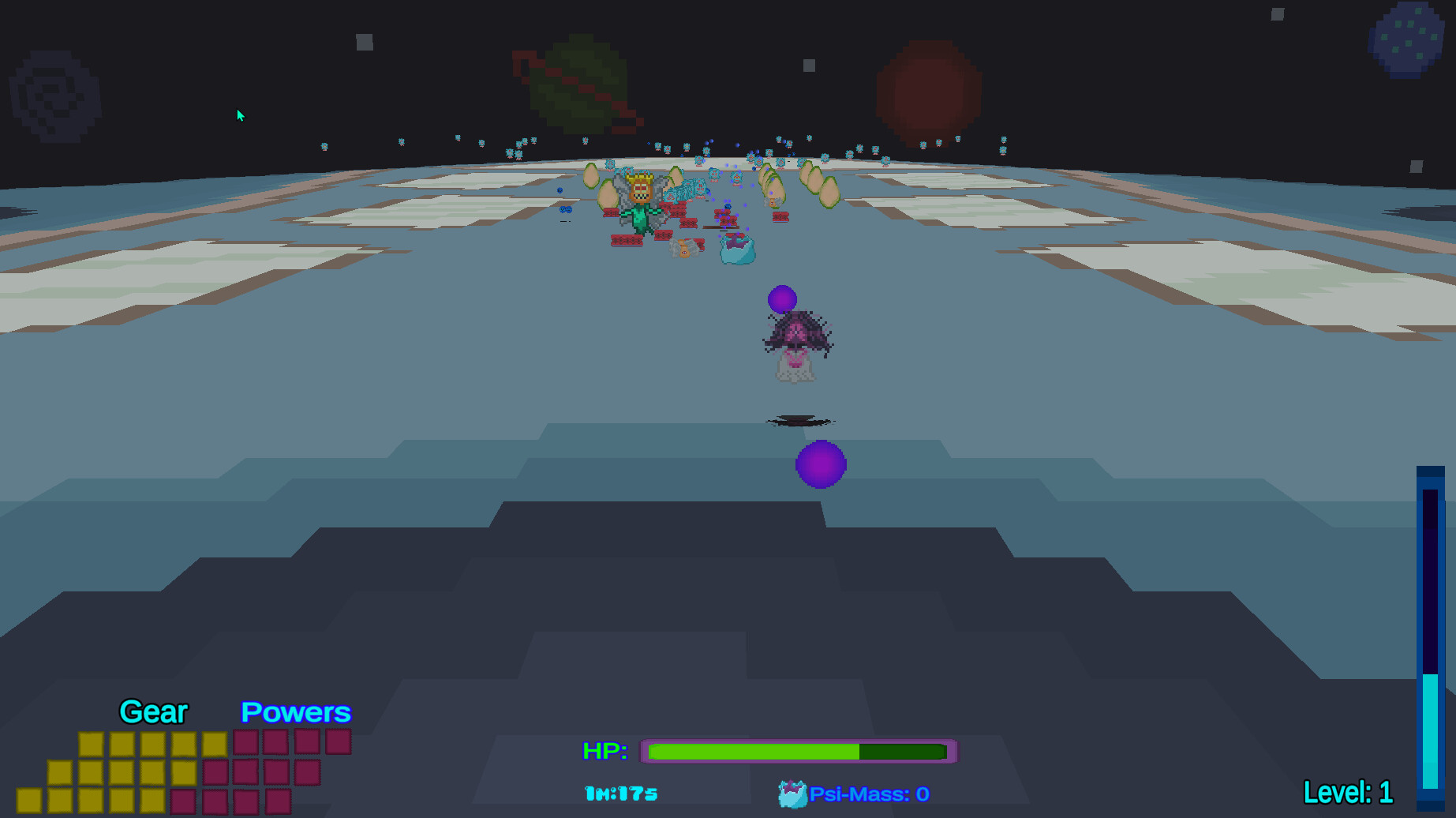Click the Psi-Mass crystal icon
The image size is (1456, 818).
pos(792,794)
